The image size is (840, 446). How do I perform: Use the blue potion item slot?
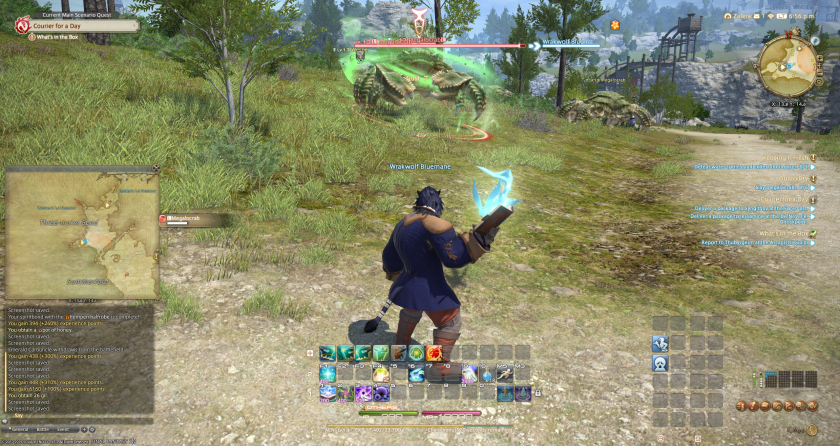(x=488, y=374)
